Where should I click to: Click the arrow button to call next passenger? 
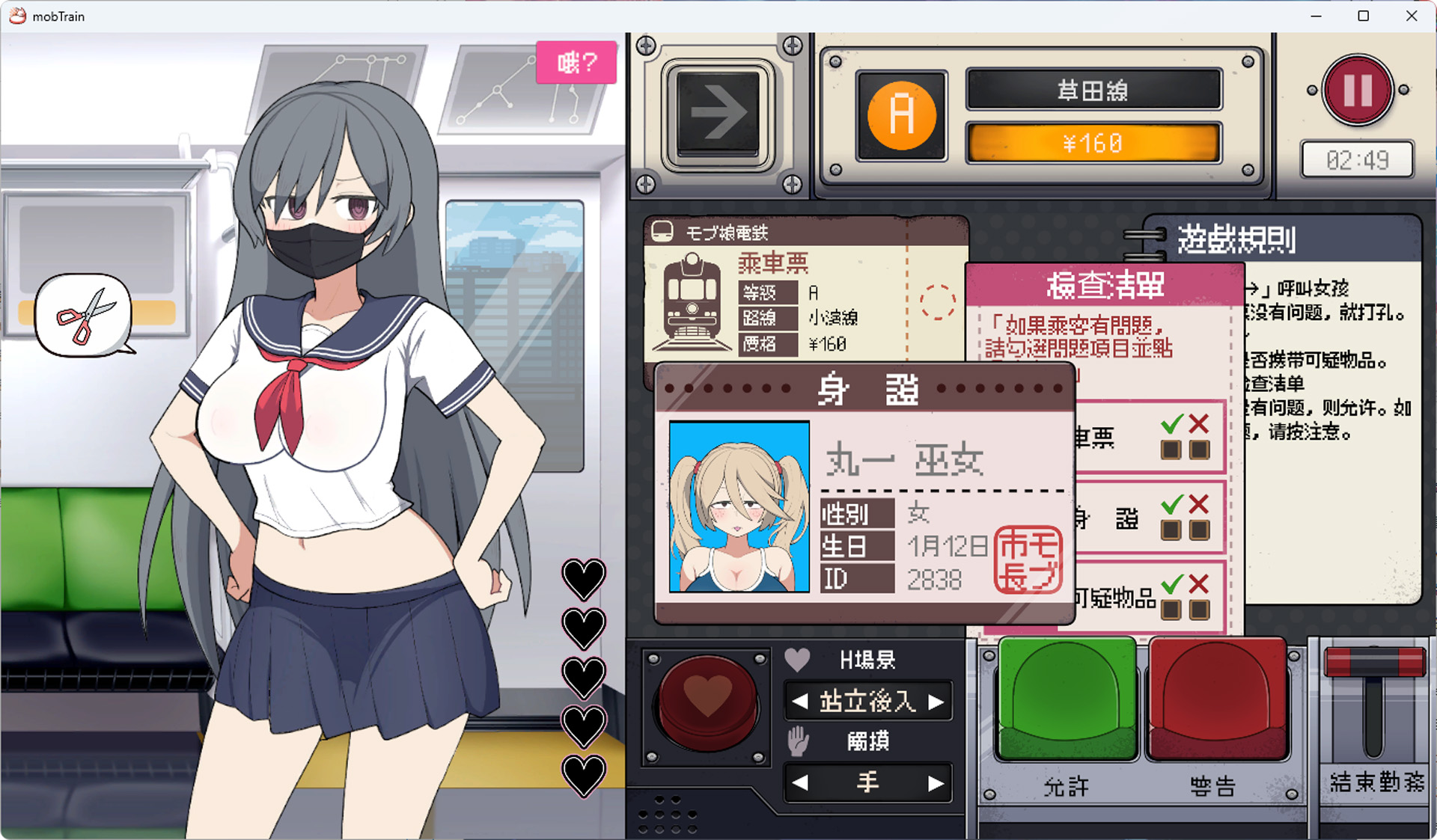click(718, 114)
